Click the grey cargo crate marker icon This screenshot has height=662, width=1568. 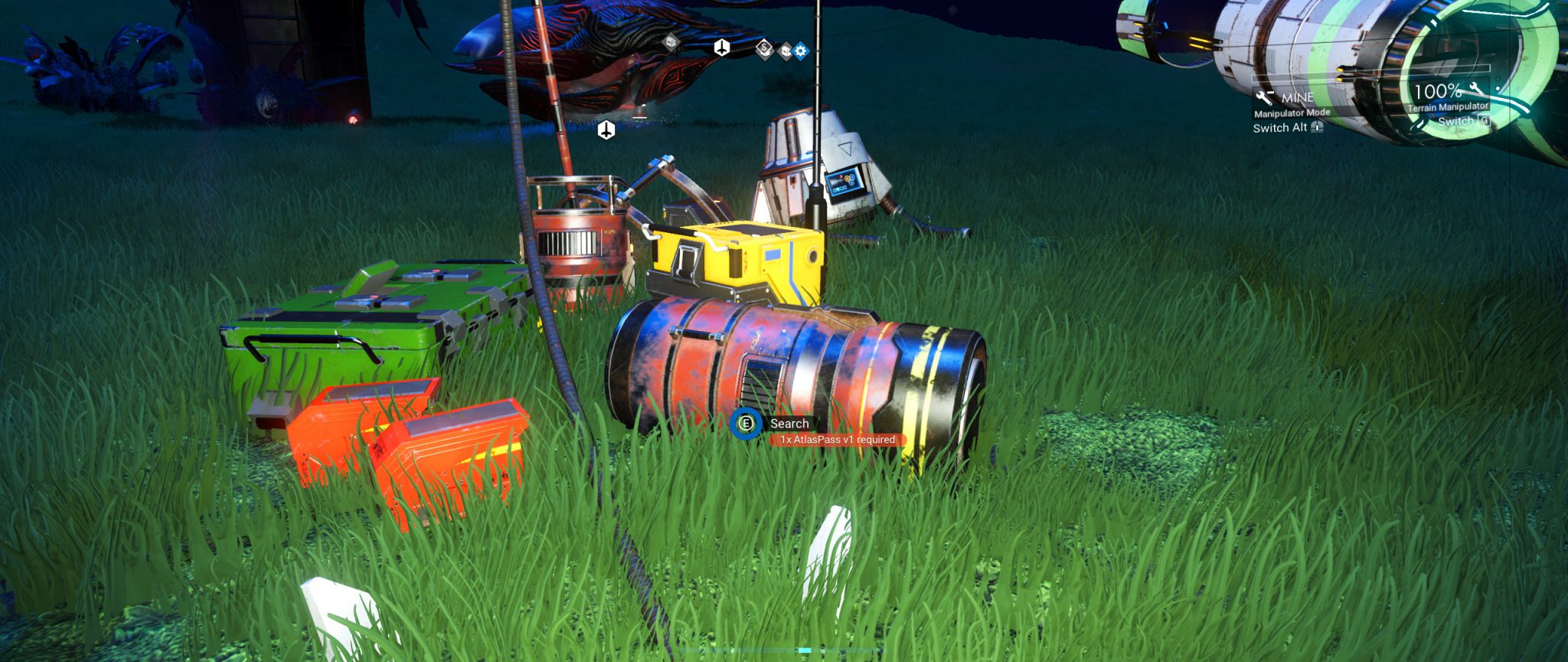pyautogui.click(x=669, y=43)
